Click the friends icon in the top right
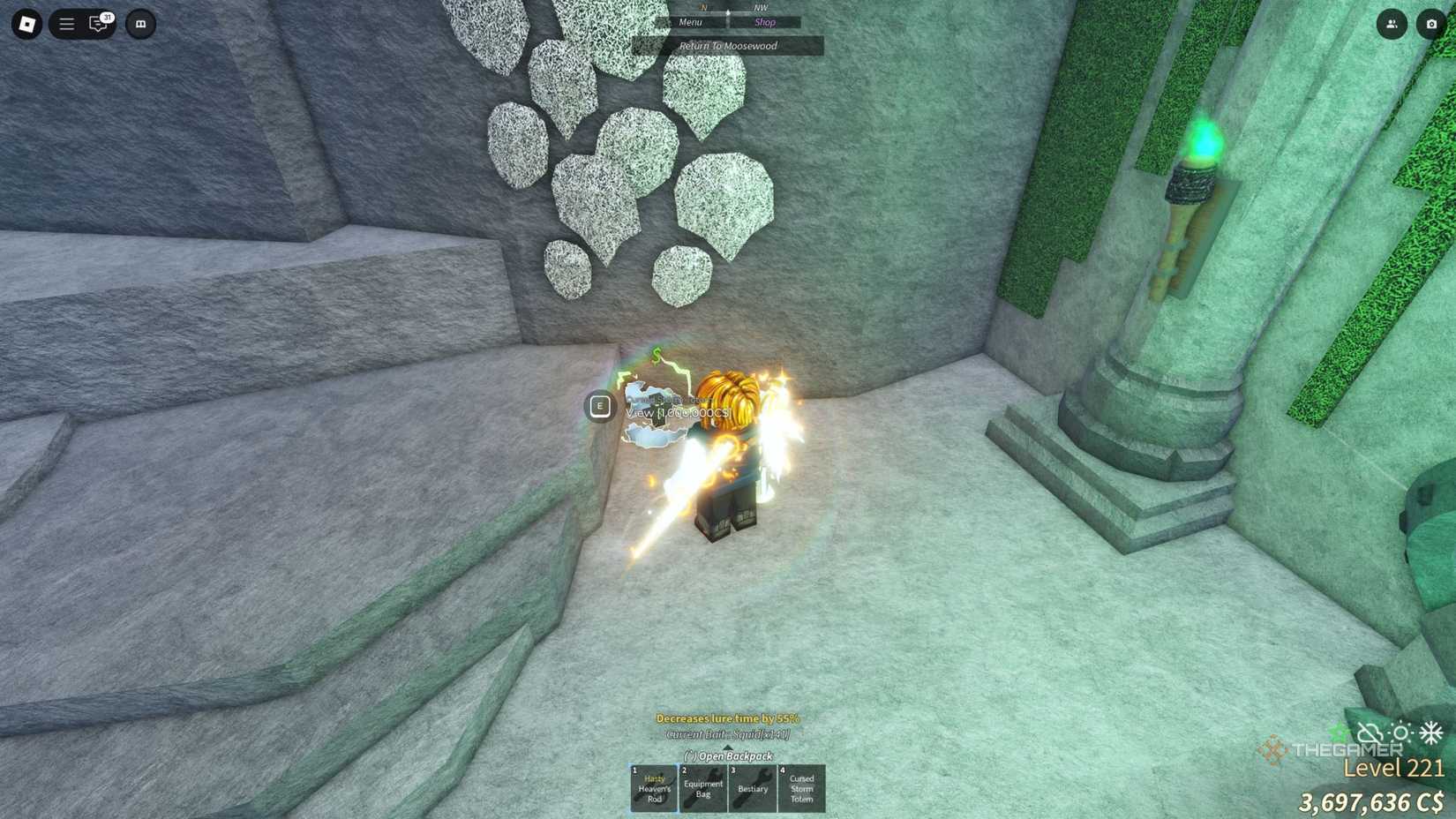Viewport: 1456px width, 819px height. point(1392,24)
